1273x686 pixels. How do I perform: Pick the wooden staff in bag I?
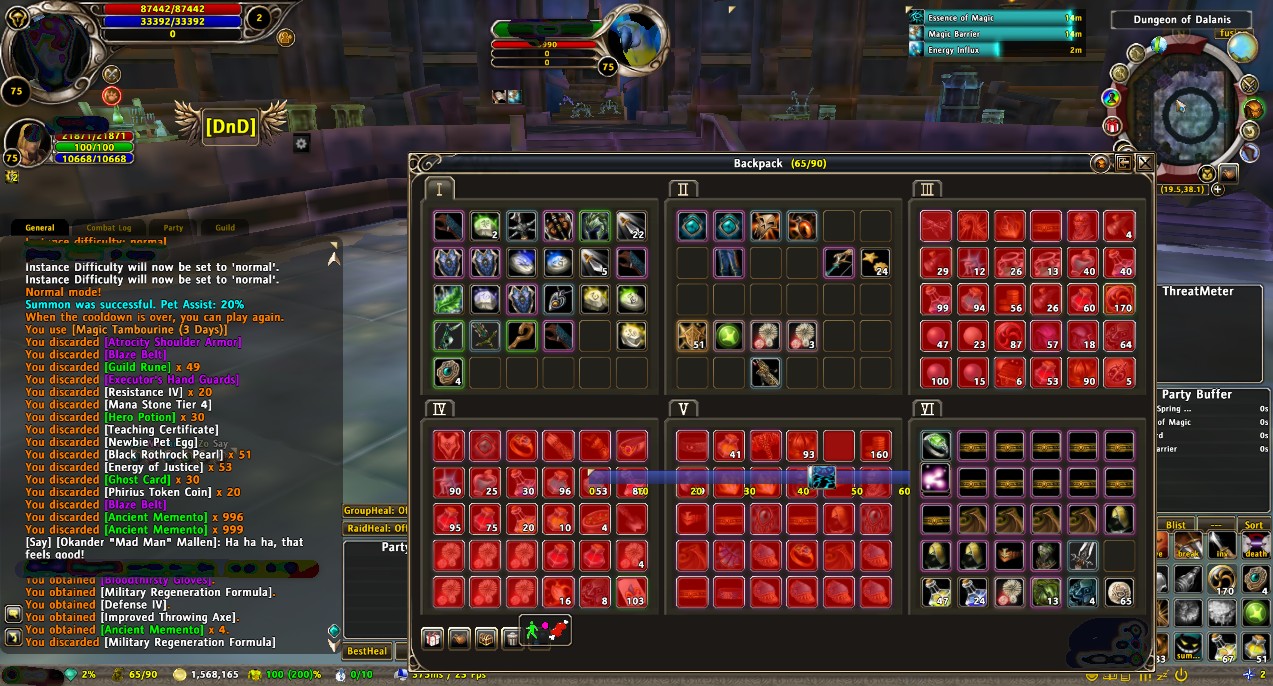point(521,335)
